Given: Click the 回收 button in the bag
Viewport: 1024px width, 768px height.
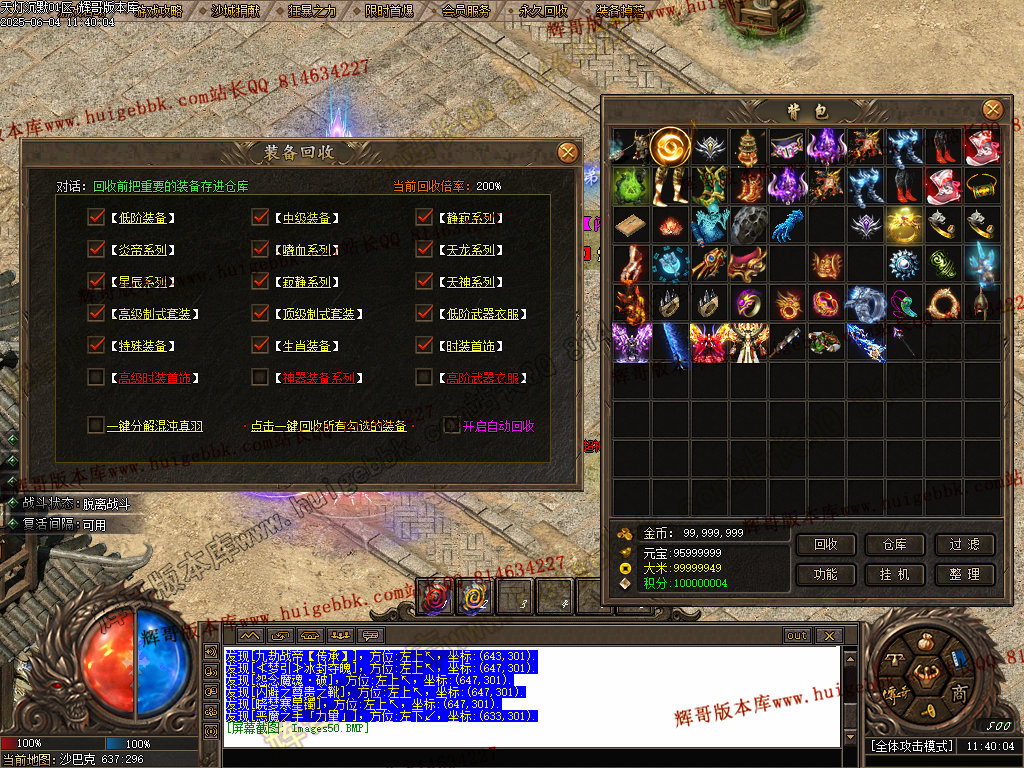Looking at the screenshot, I should tap(826, 545).
